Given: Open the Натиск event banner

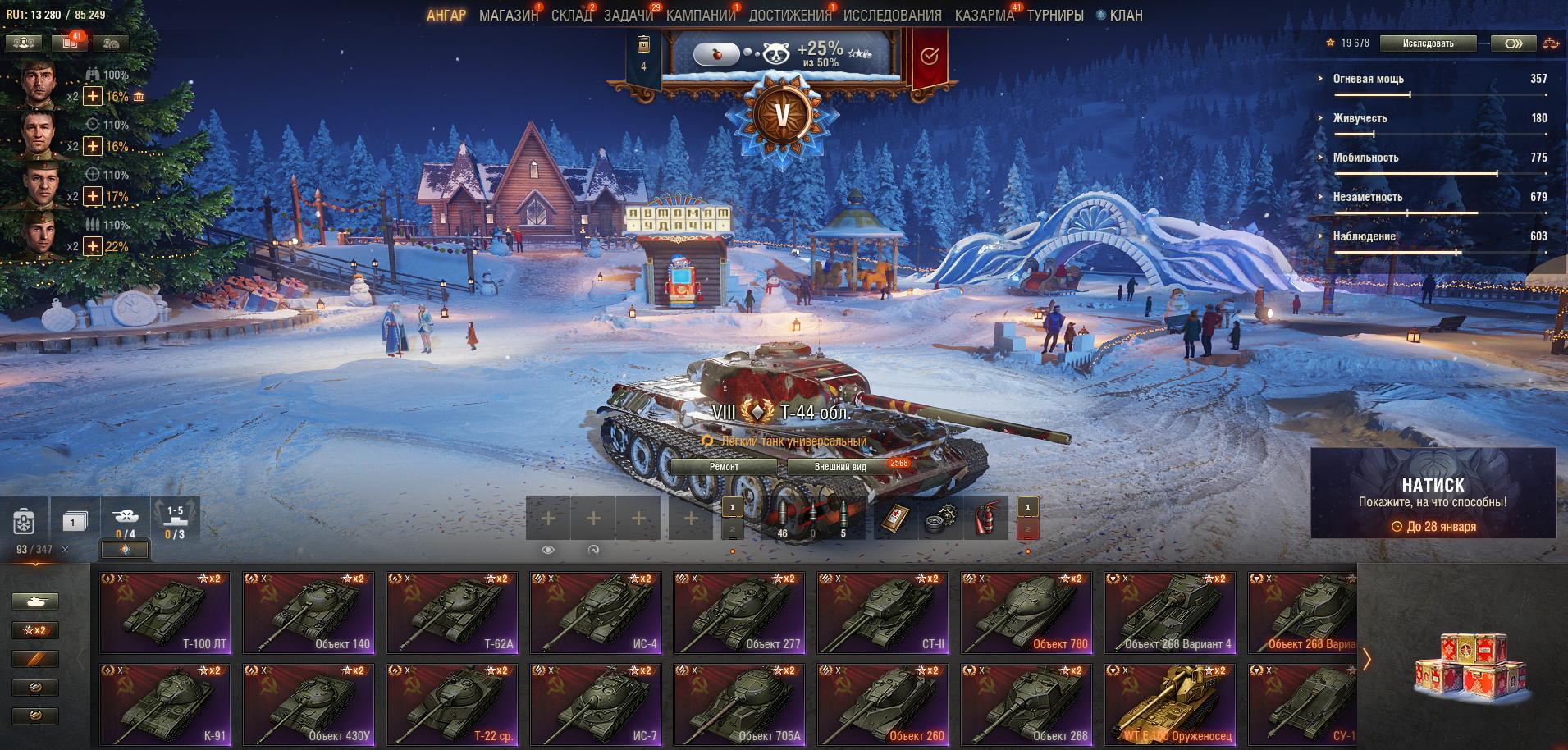Looking at the screenshot, I should [x=1433, y=493].
